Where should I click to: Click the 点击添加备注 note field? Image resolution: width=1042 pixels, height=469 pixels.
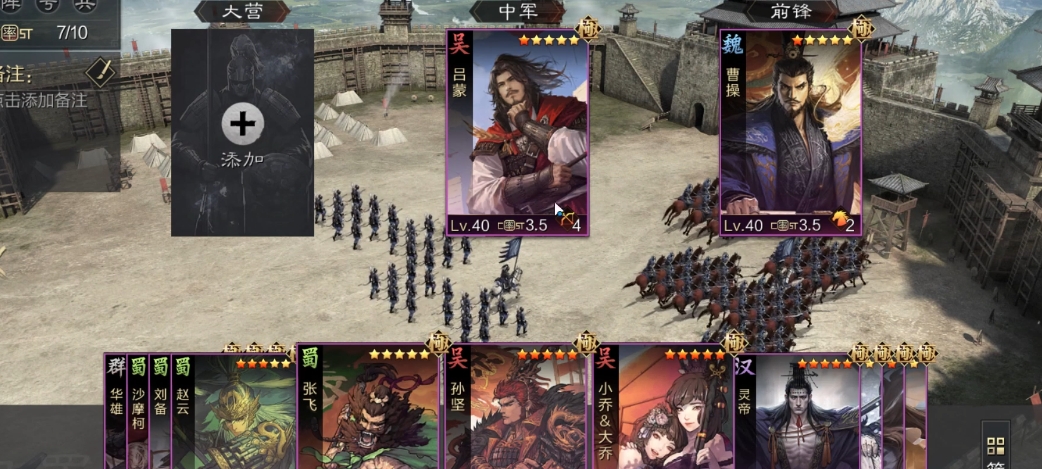pos(44,99)
